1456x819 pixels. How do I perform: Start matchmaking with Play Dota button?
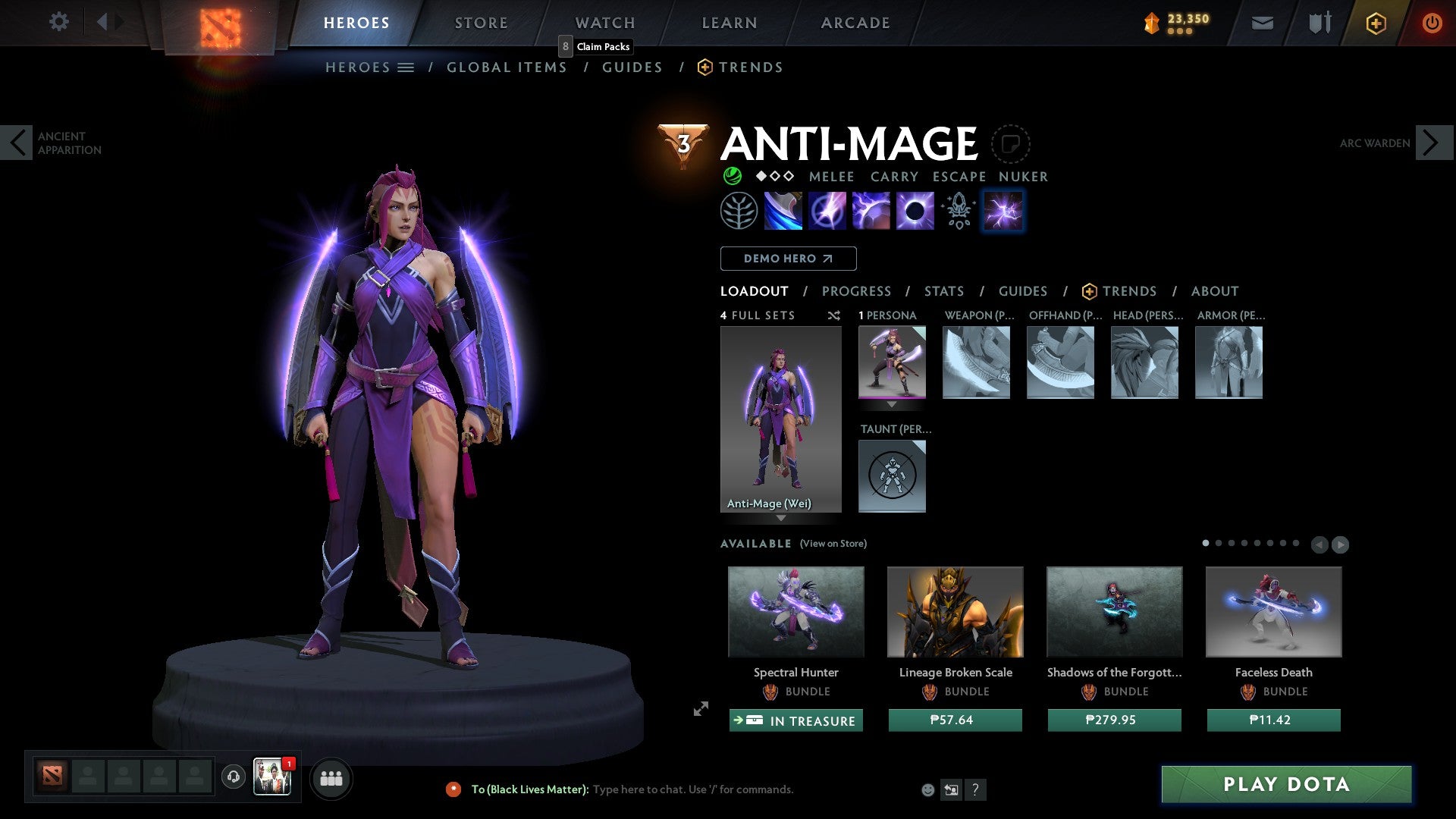(1286, 784)
